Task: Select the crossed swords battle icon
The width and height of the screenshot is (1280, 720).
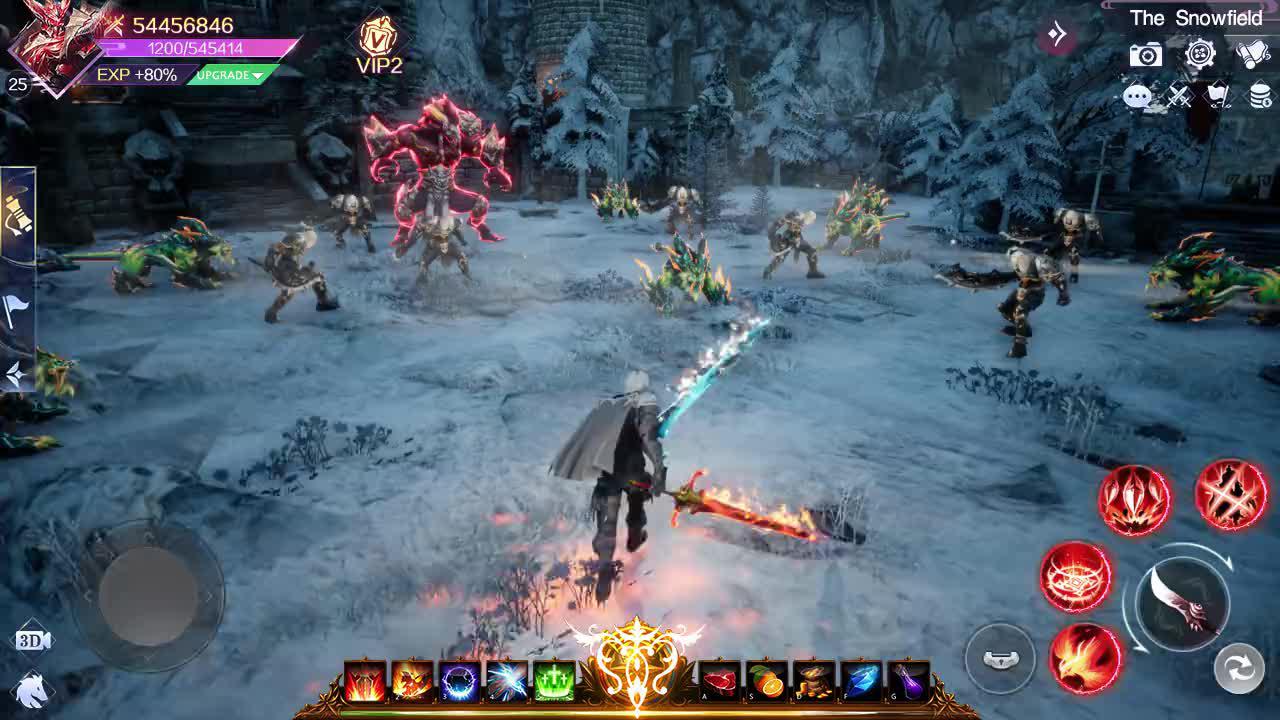Action: pyautogui.click(x=1180, y=97)
